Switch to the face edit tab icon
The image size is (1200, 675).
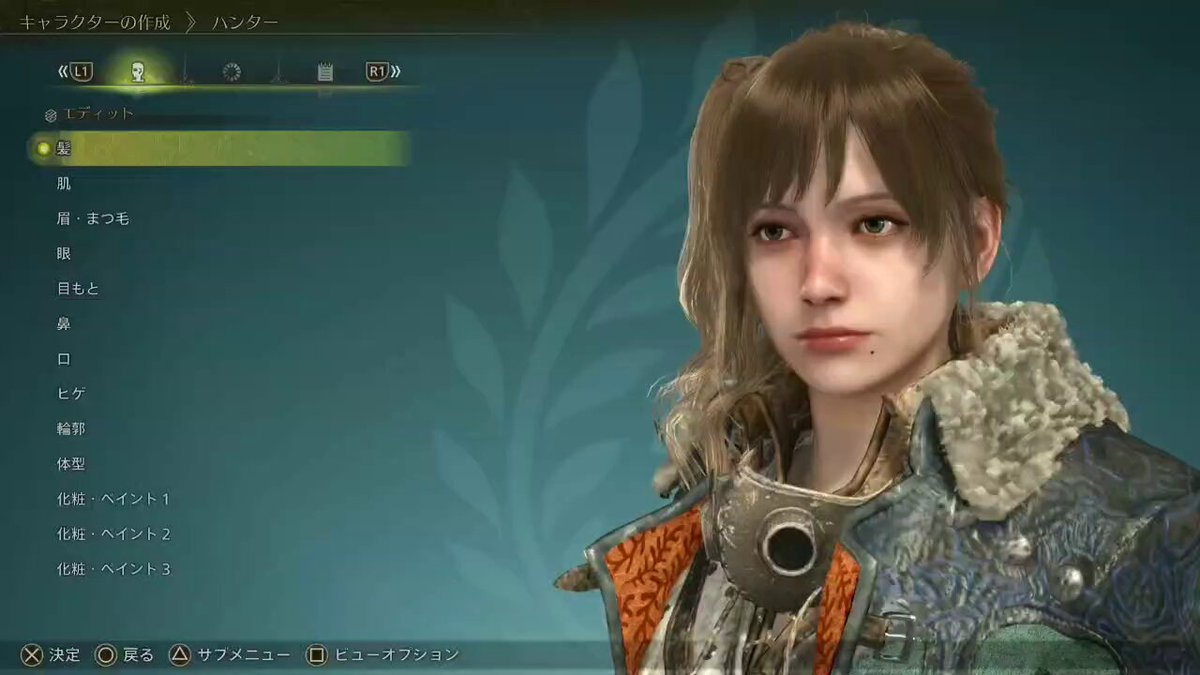(138, 71)
